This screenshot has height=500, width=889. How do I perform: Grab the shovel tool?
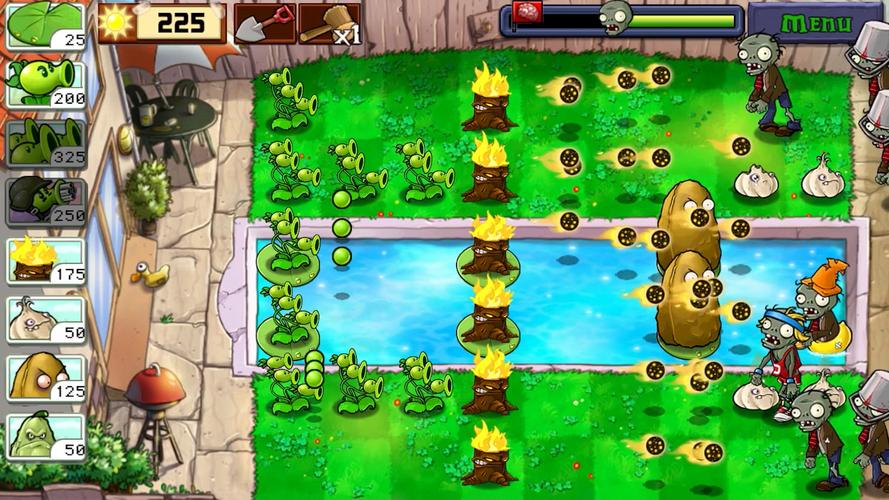tap(265, 23)
